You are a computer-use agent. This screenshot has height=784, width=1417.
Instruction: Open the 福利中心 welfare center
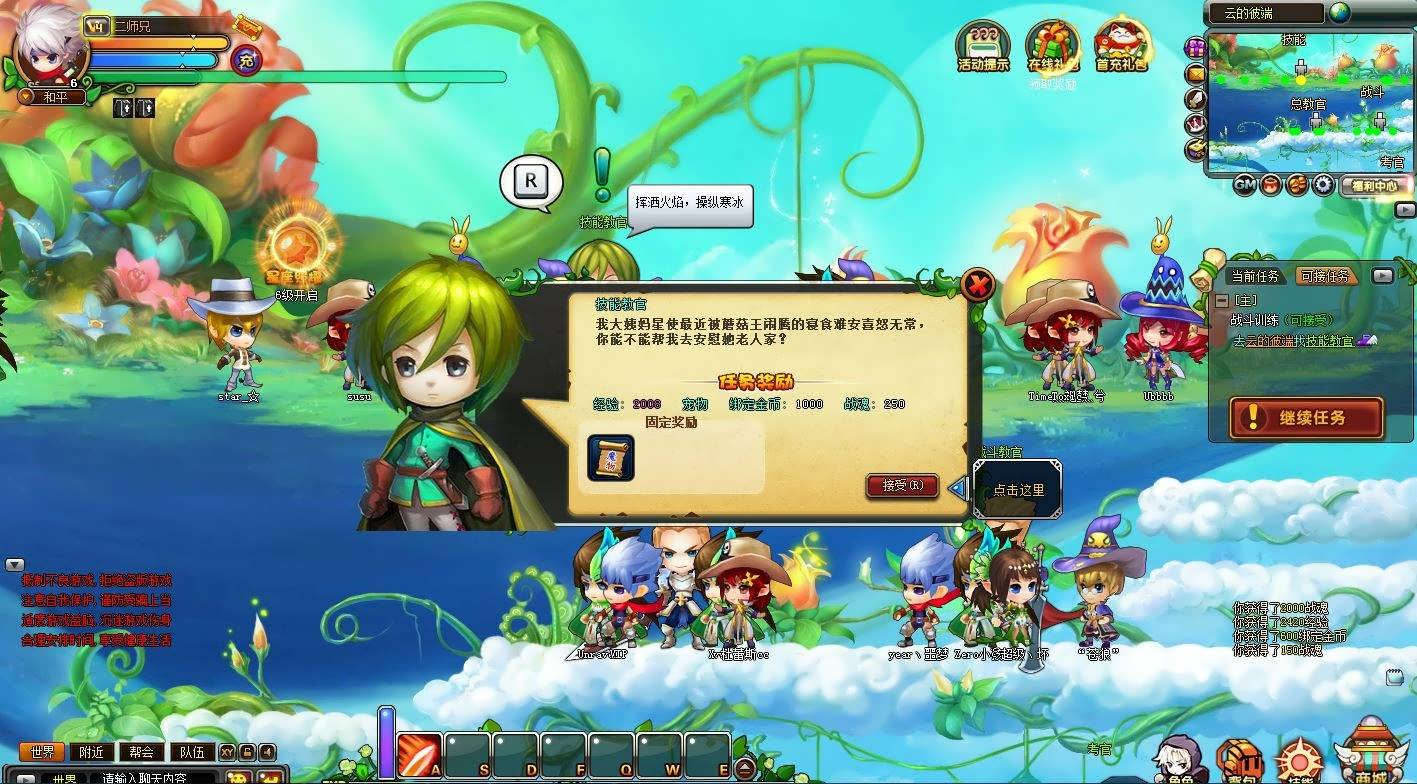point(1373,185)
